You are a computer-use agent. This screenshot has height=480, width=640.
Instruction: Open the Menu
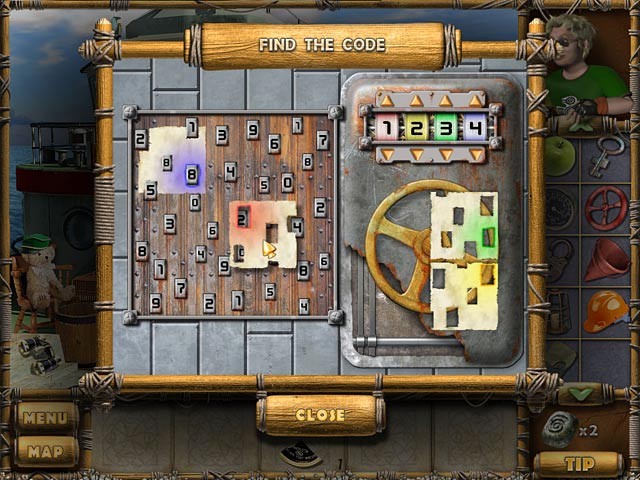click(45, 417)
